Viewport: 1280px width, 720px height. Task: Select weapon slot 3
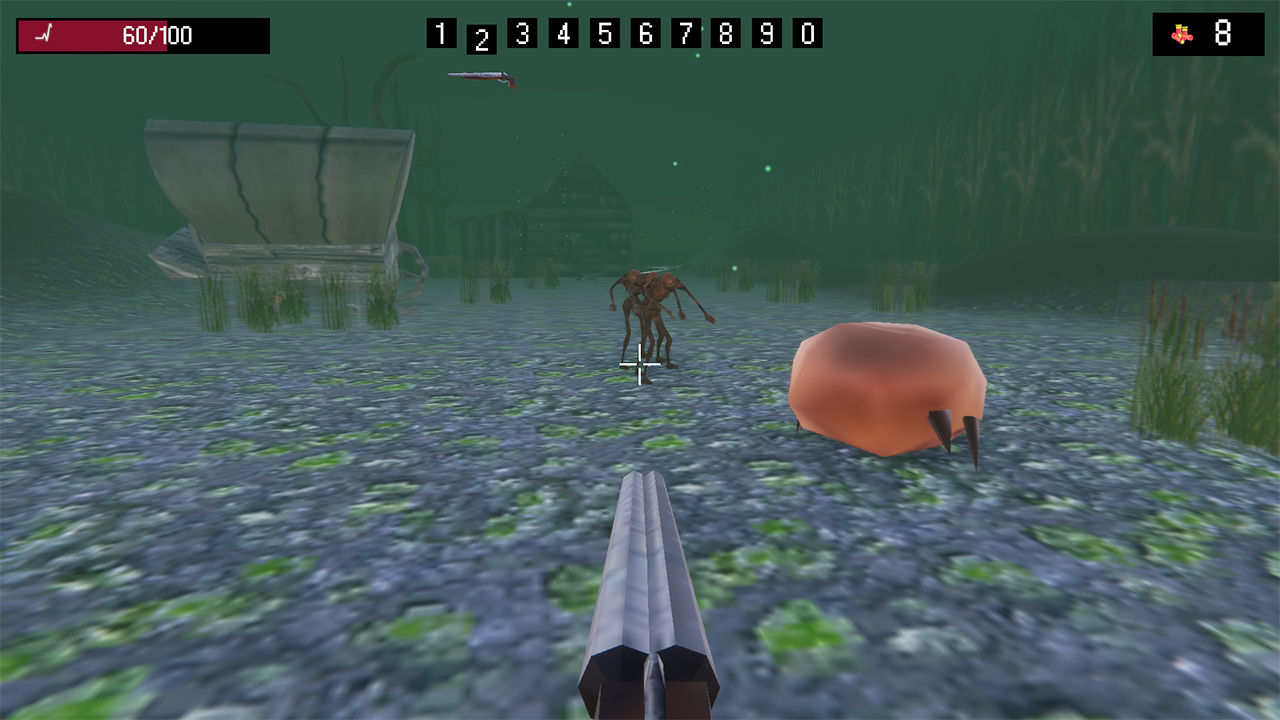(x=523, y=33)
